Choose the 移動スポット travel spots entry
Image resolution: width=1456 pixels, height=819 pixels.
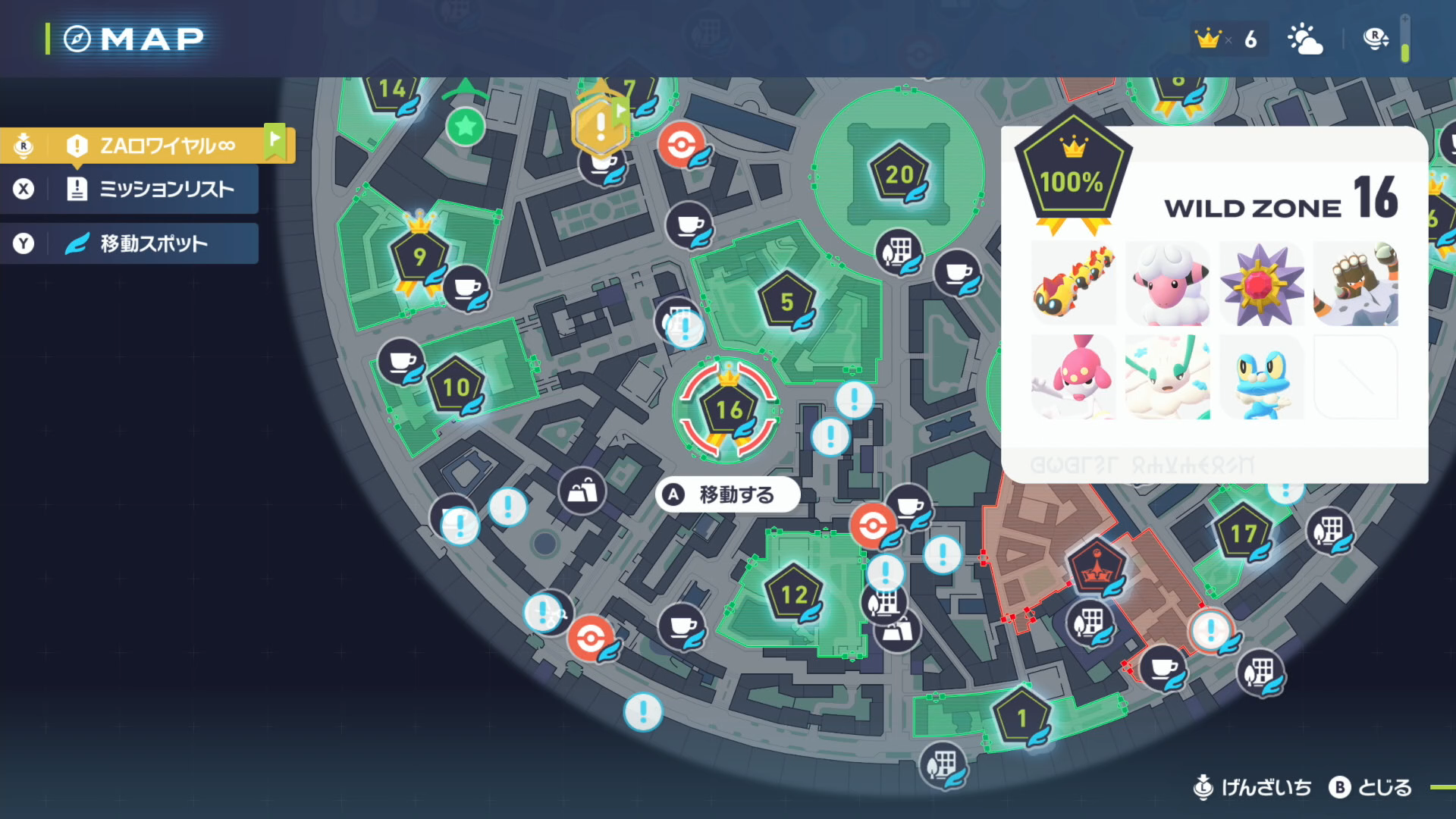tap(153, 243)
